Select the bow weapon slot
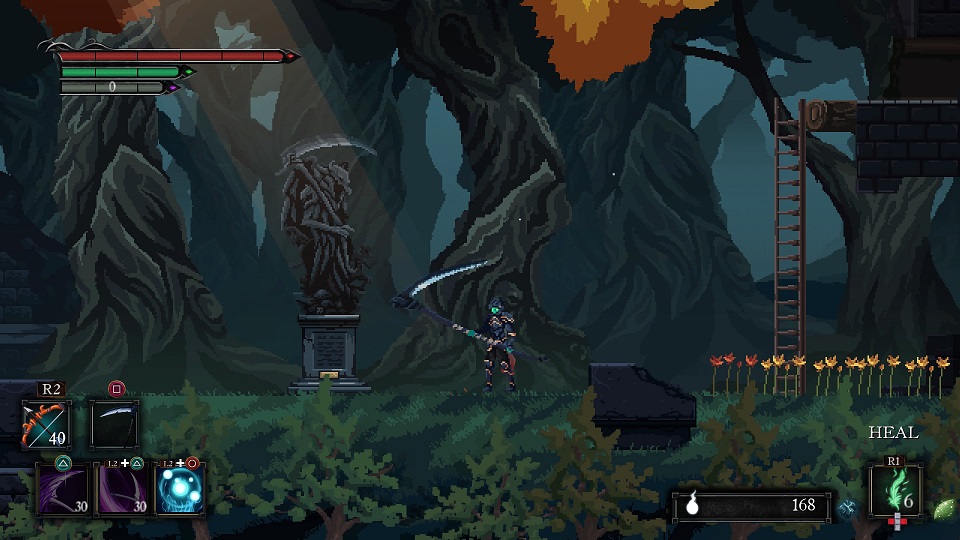 46,423
